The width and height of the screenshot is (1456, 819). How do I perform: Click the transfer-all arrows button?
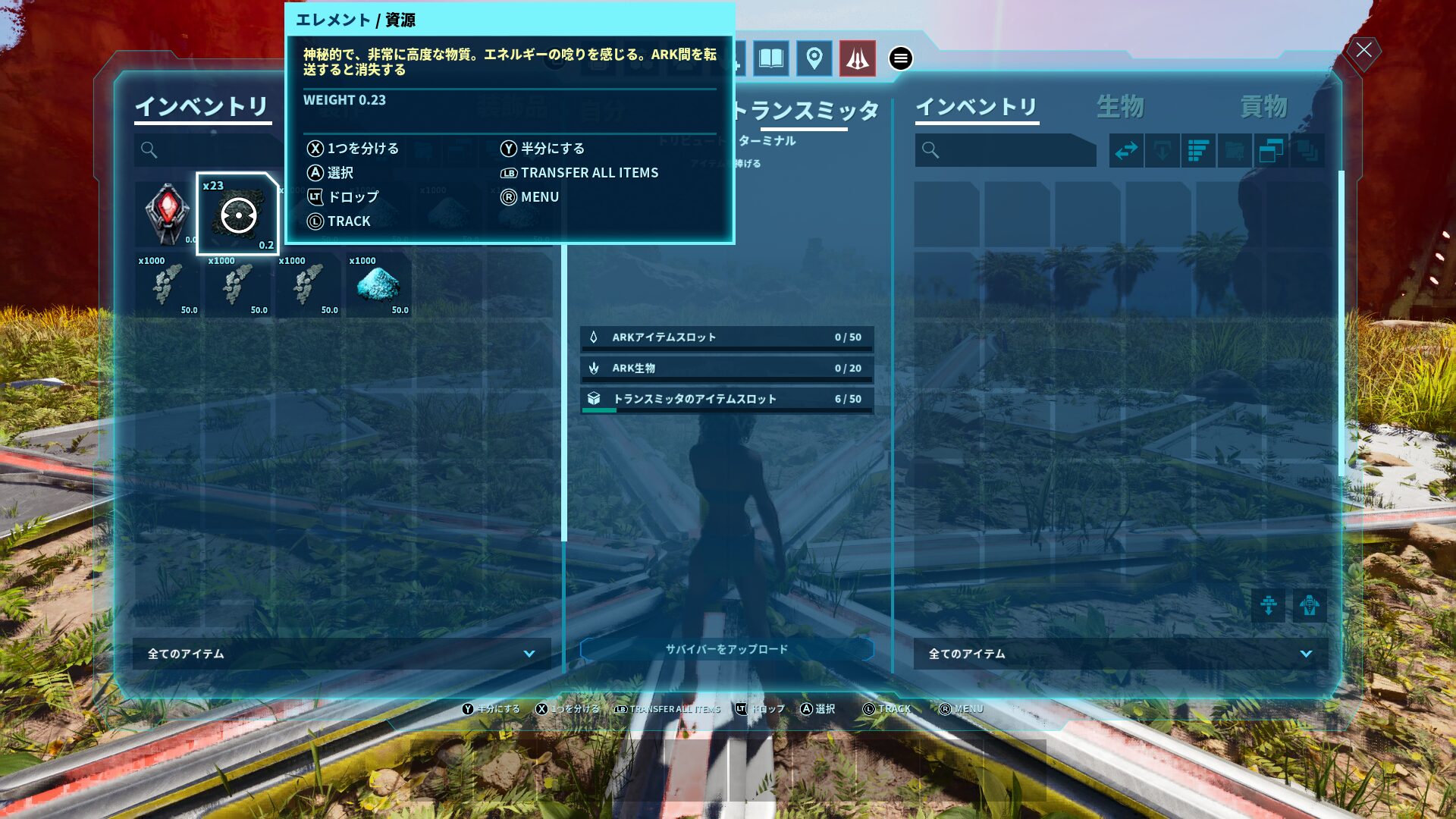[x=1126, y=150]
